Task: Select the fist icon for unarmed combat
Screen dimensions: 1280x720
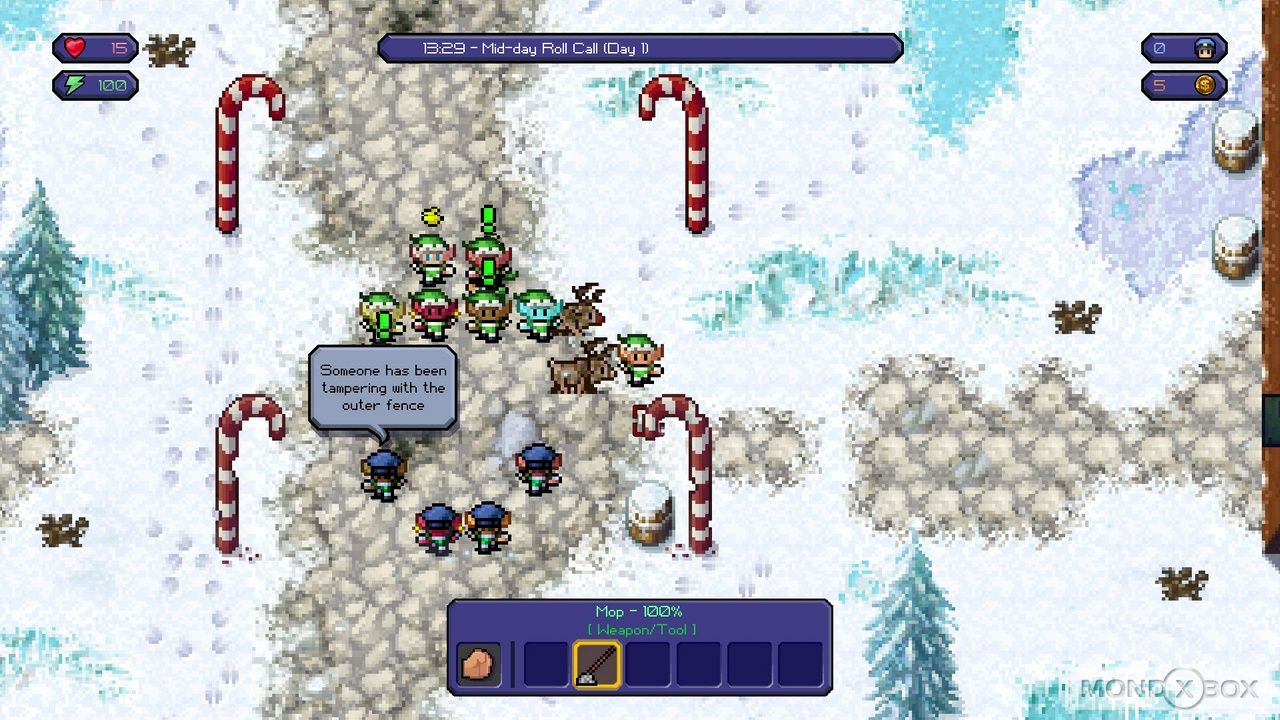Action: (477, 663)
